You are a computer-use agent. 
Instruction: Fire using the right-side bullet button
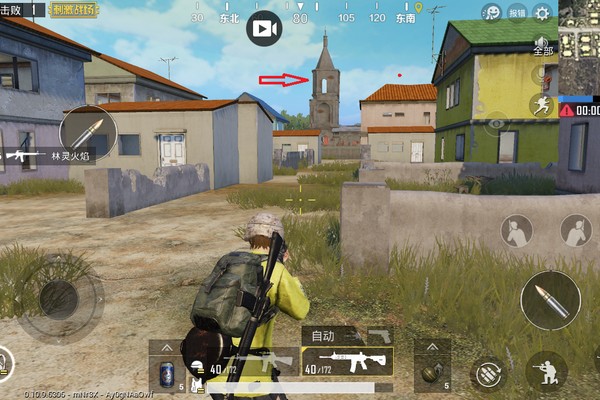coord(550,300)
